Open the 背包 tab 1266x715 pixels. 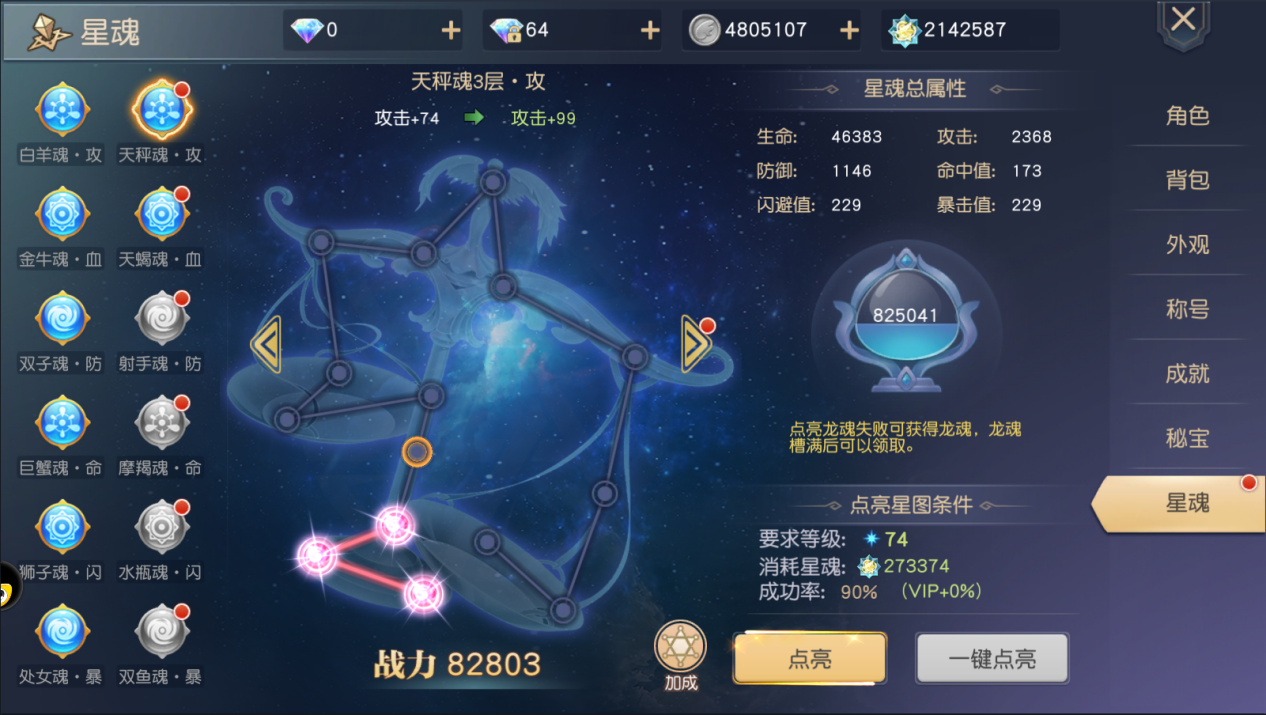point(1187,180)
